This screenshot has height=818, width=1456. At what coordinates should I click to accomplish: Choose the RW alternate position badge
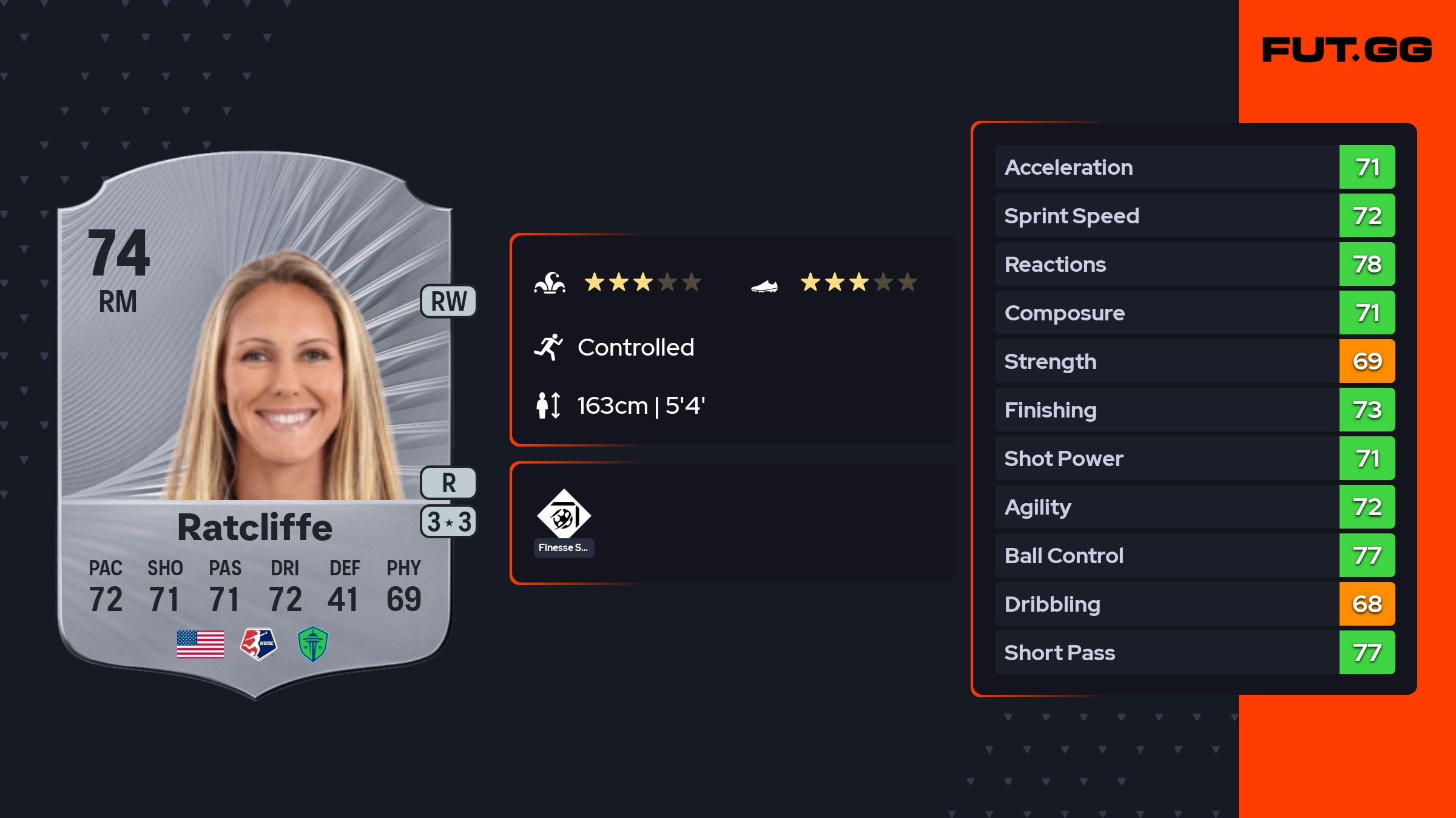pyautogui.click(x=448, y=302)
